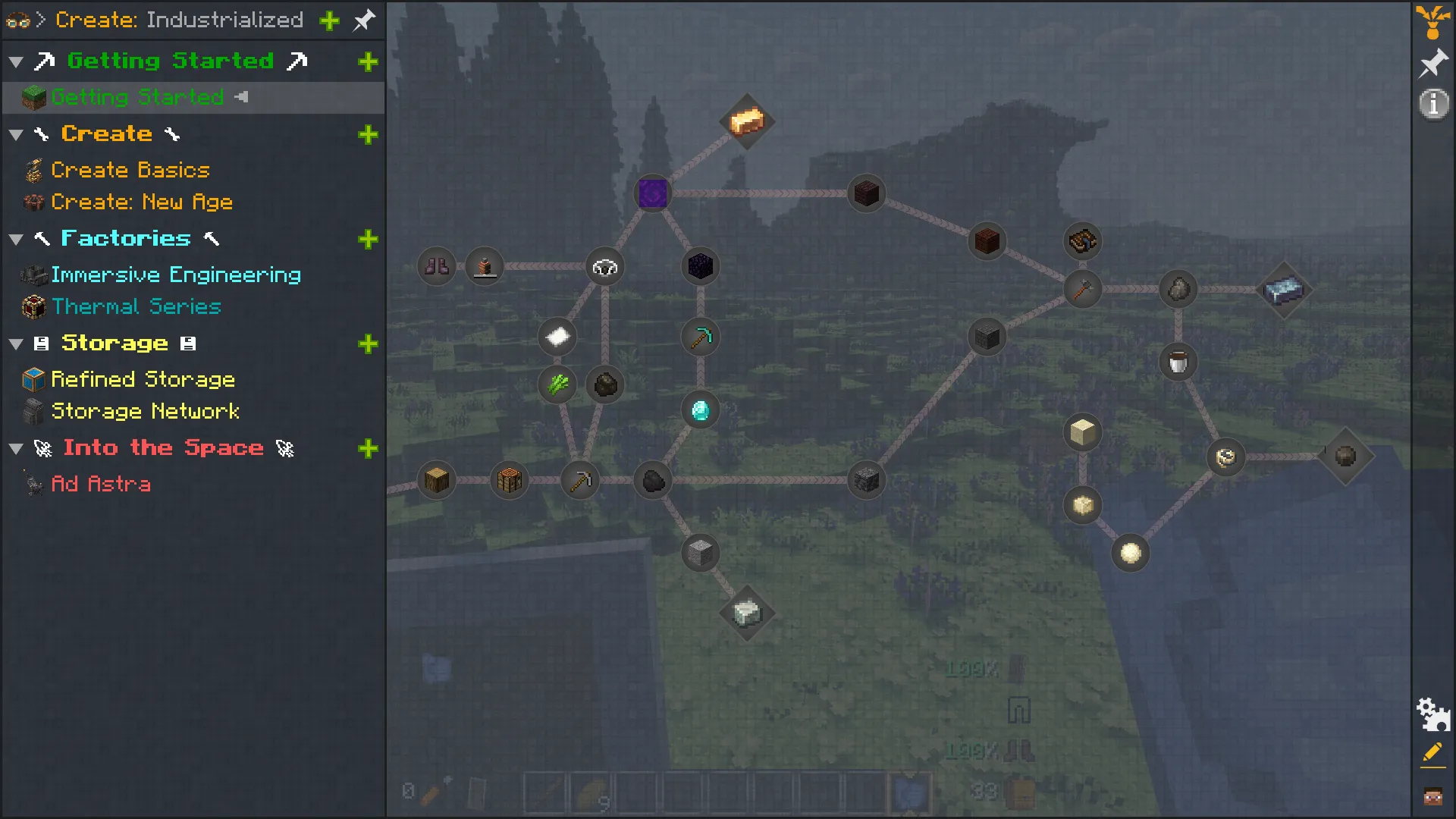Toggle the alert marker beside Getting Started quest
Screen dimensions: 1456x819
coord(243,97)
